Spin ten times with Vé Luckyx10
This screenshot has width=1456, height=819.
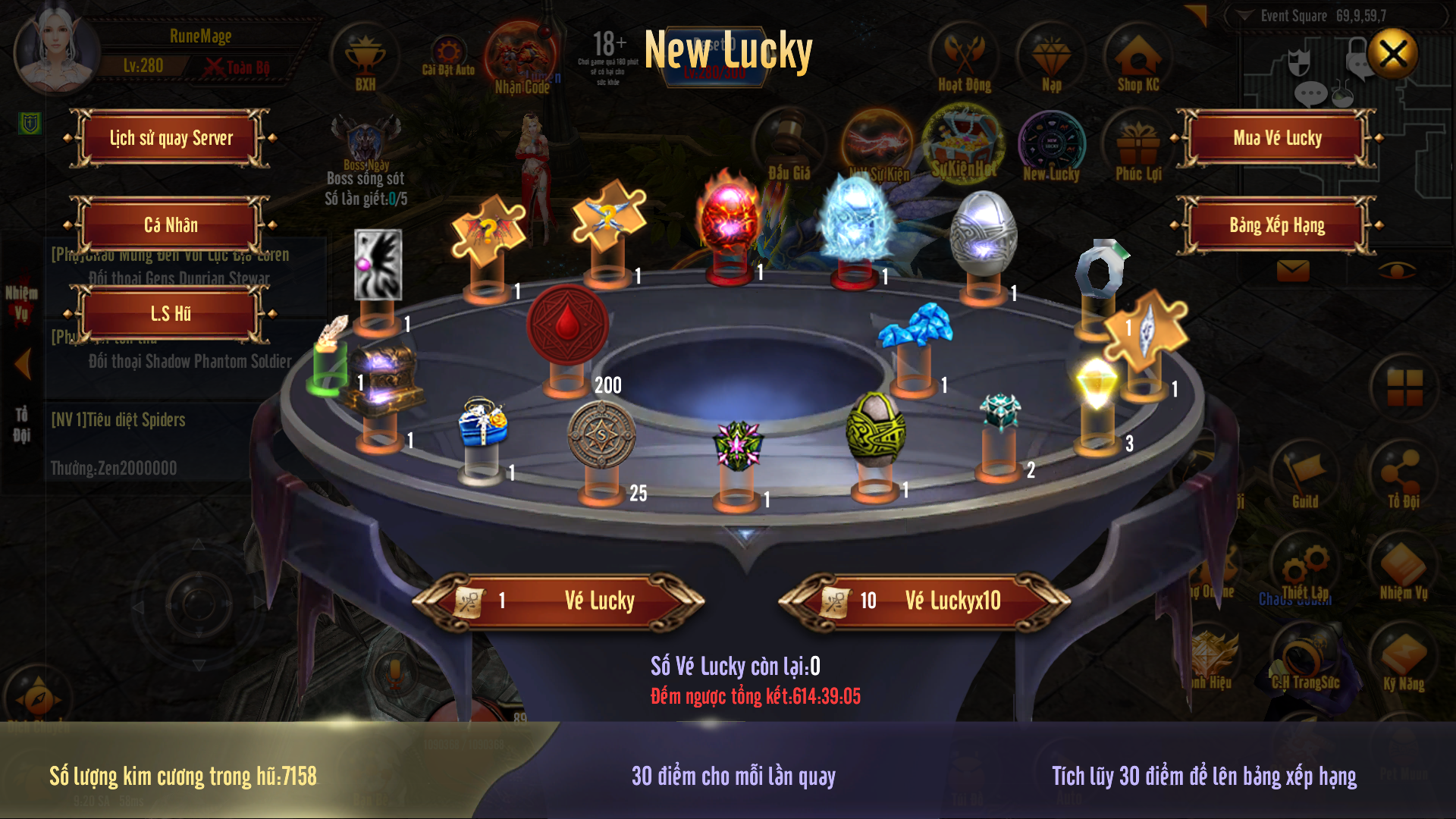click(925, 601)
